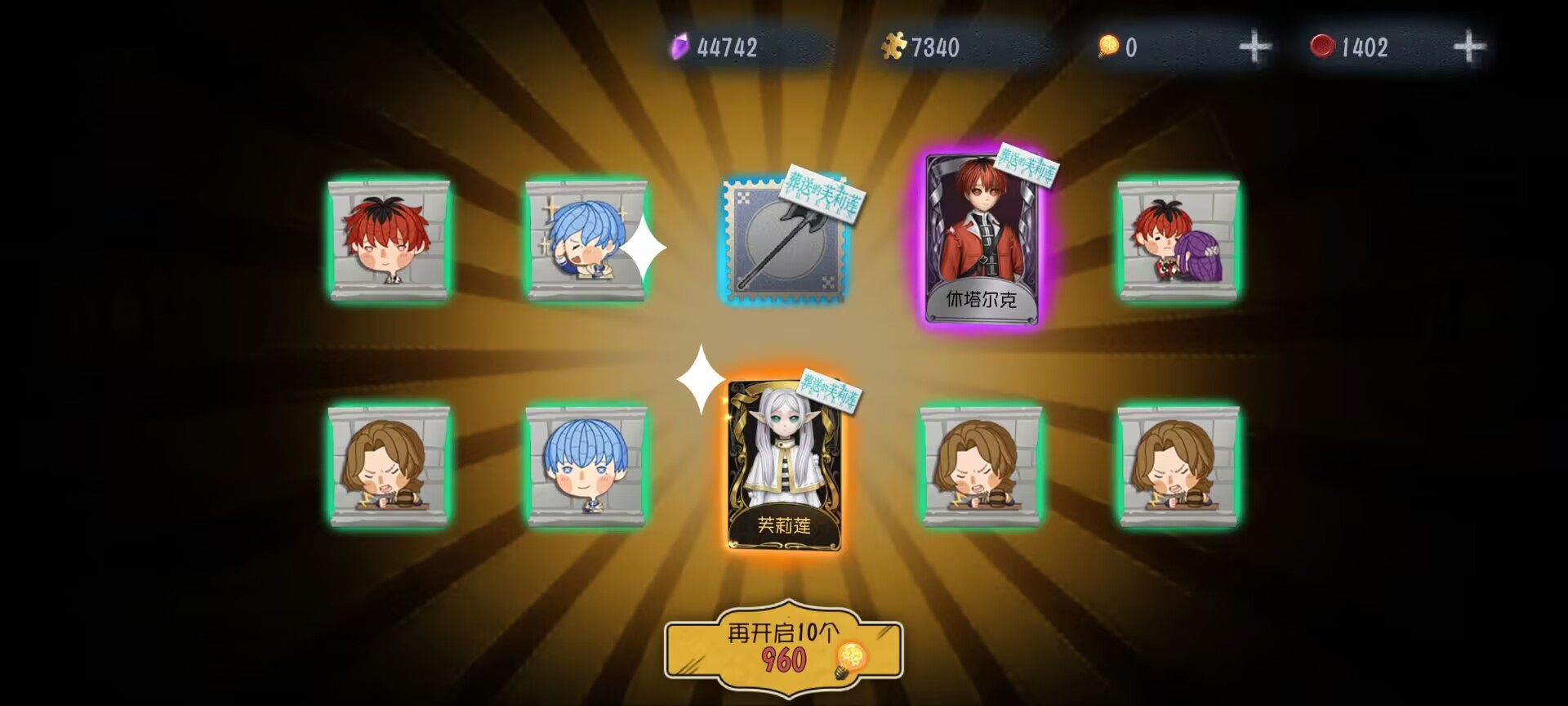
Task: Choose the lone red-haired chibi face tile
Action: 389,240
